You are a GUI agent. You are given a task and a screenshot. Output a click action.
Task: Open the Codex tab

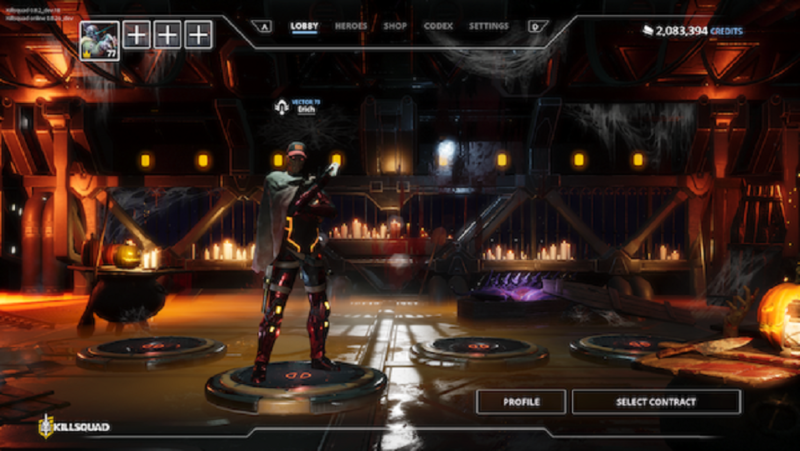coord(438,26)
